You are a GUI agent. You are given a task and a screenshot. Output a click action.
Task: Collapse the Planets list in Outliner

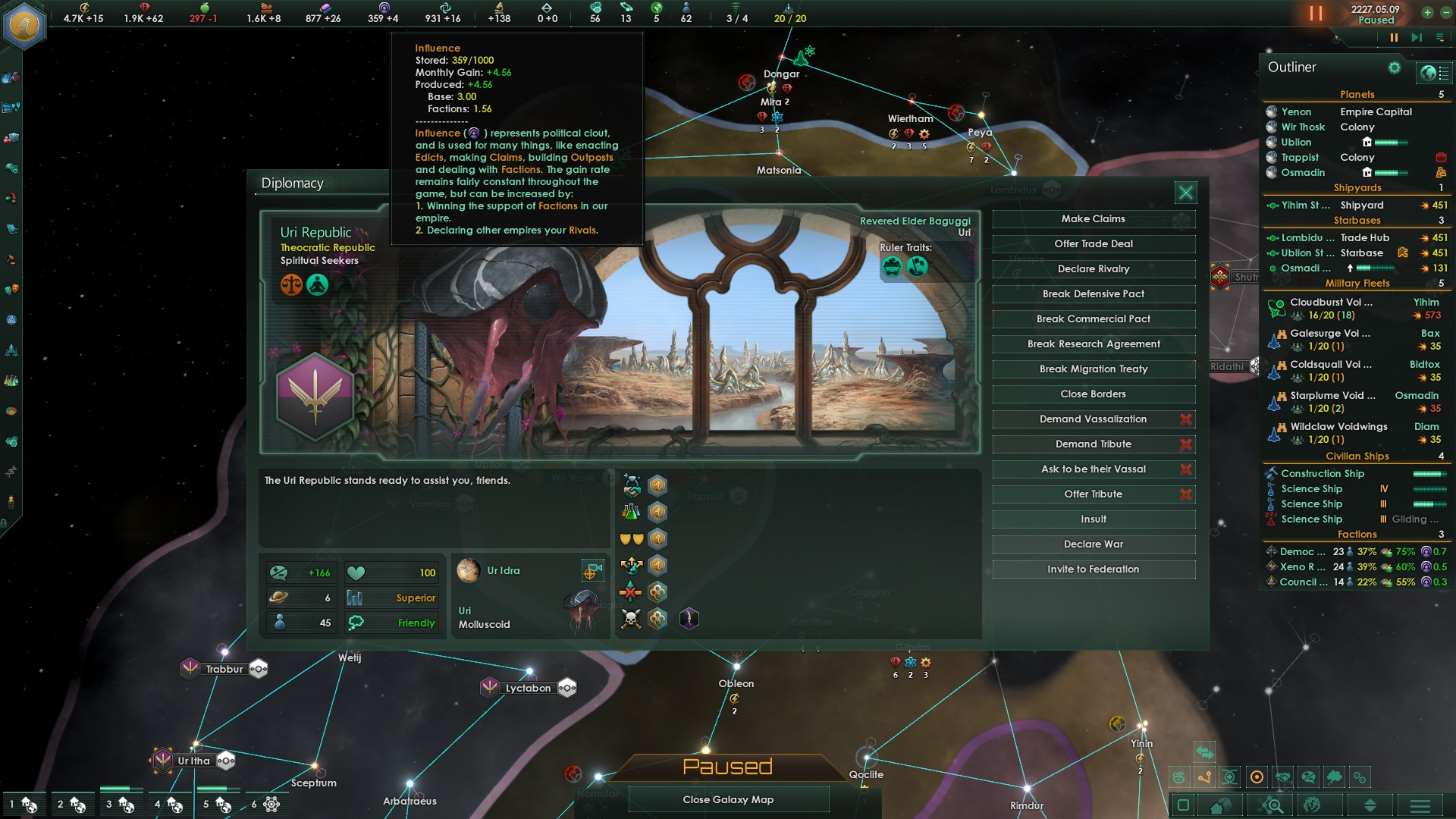coord(1357,94)
